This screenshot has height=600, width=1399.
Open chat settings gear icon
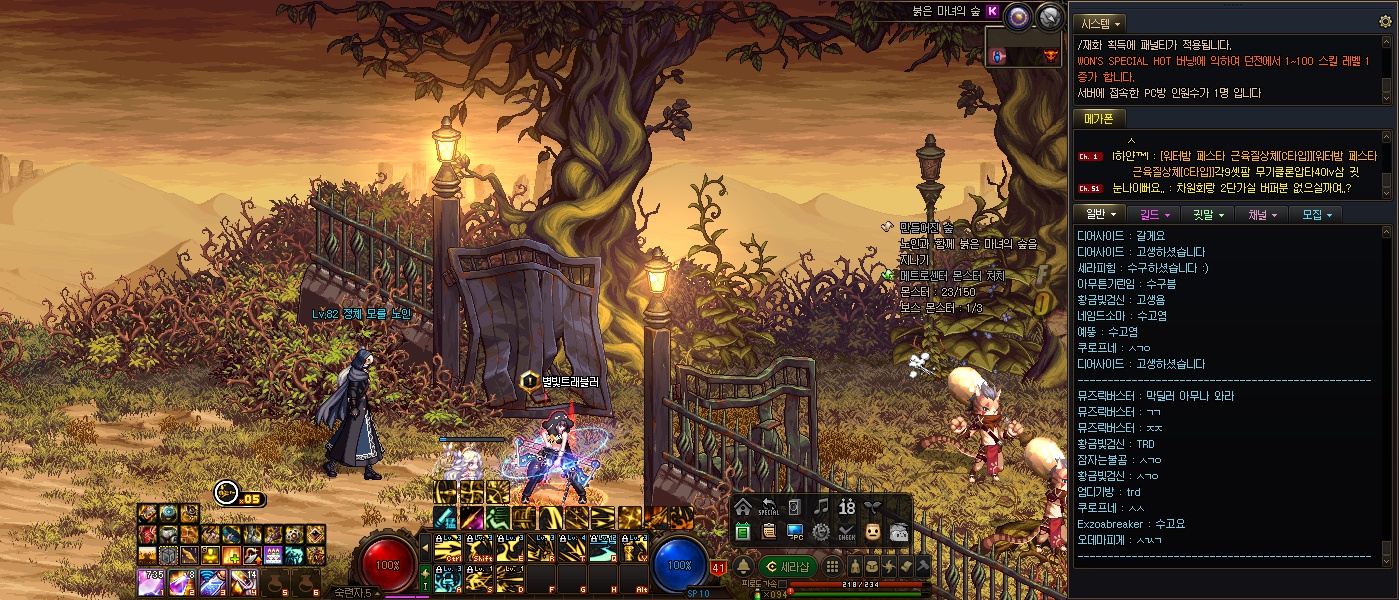pos(1385,22)
